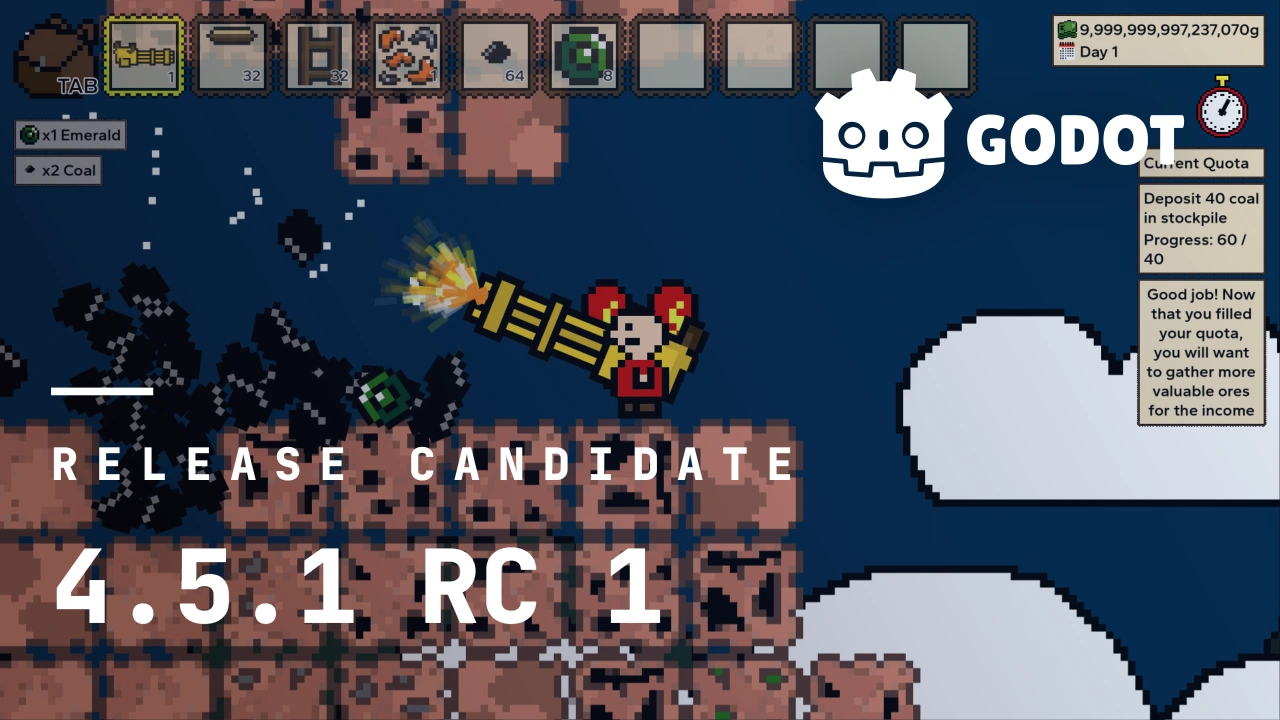
Task: Select the ladder item in the hotbar
Action: [319, 55]
